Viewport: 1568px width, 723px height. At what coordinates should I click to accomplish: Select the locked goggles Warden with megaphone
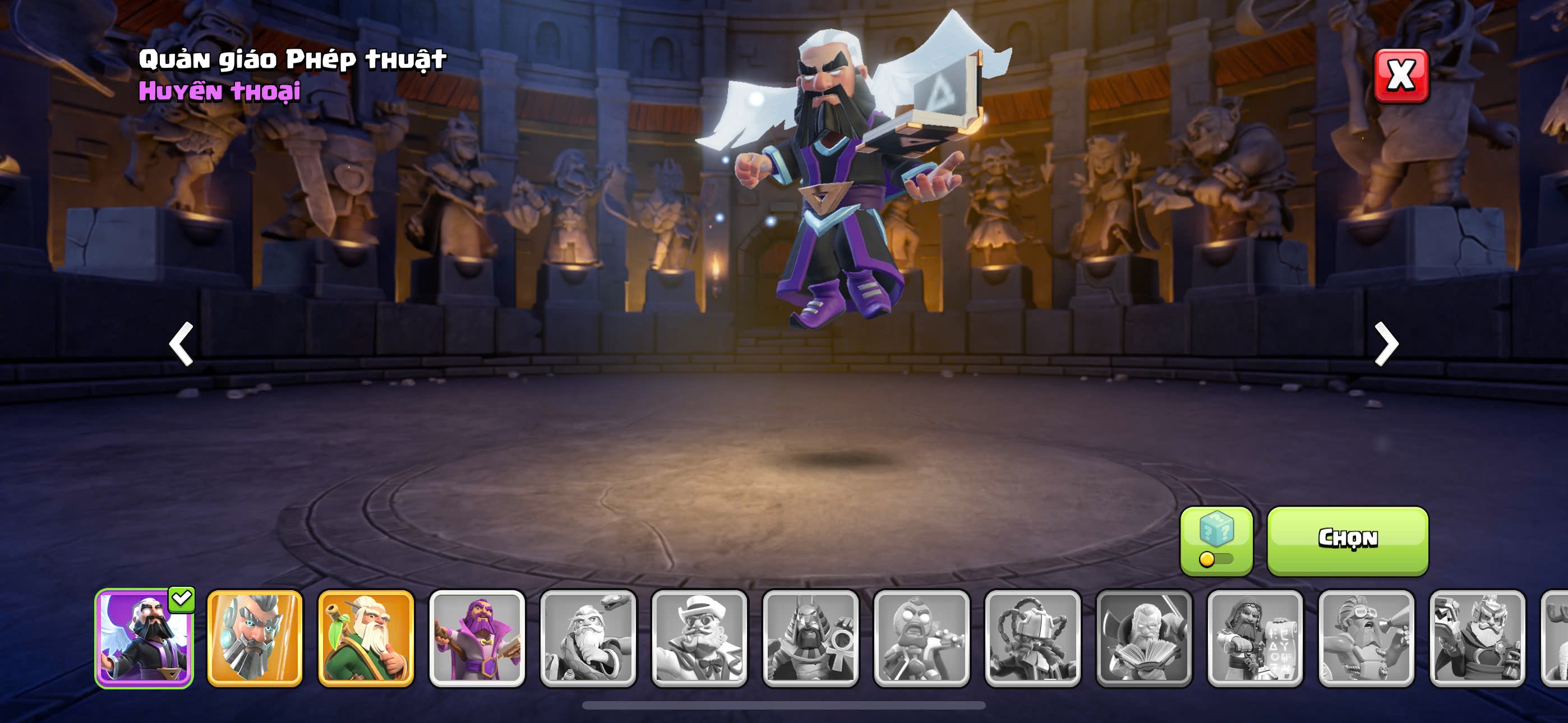tap(1366, 638)
